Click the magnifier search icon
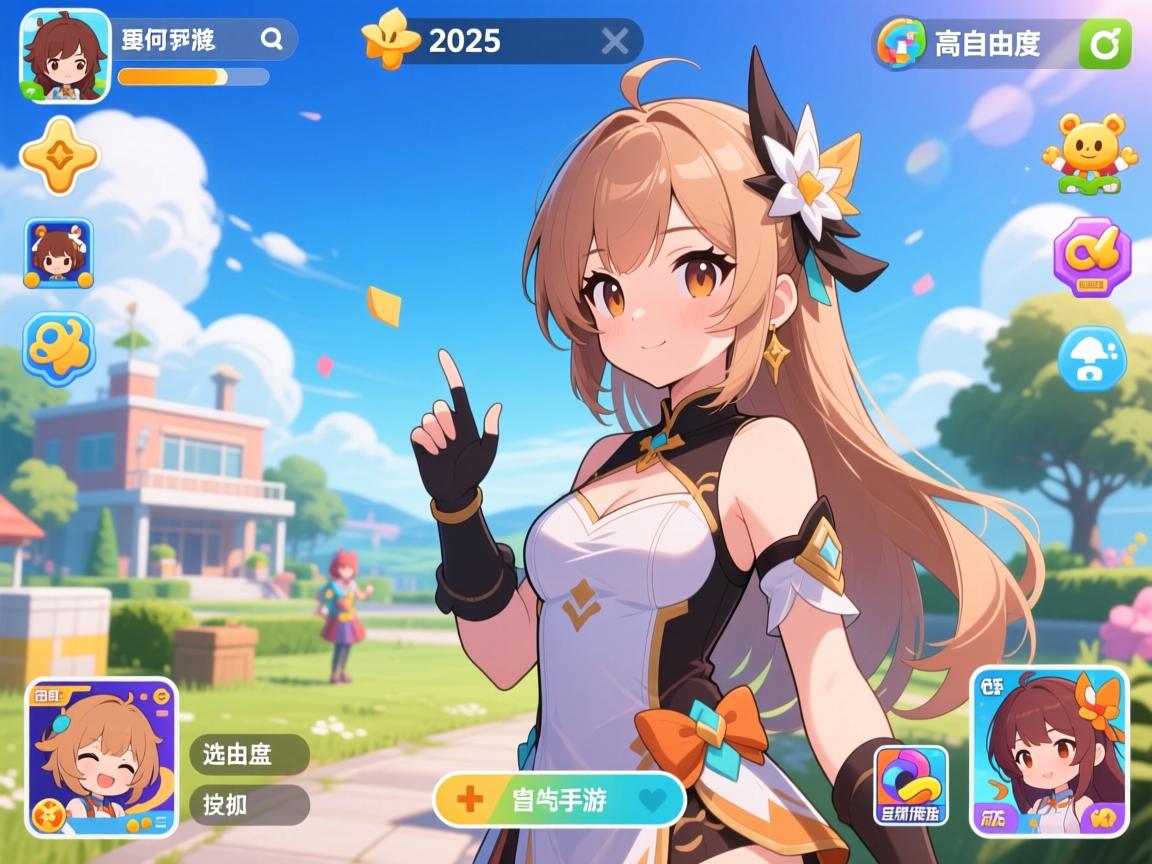 pyautogui.click(x=271, y=40)
